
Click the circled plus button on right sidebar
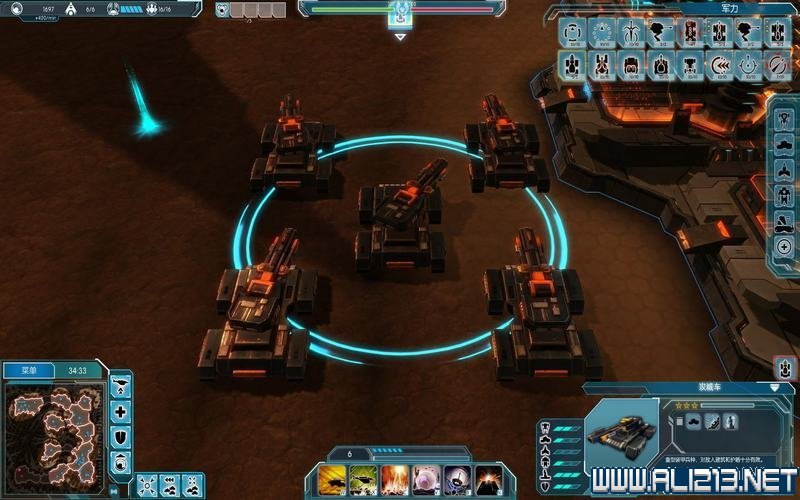pos(785,247)
